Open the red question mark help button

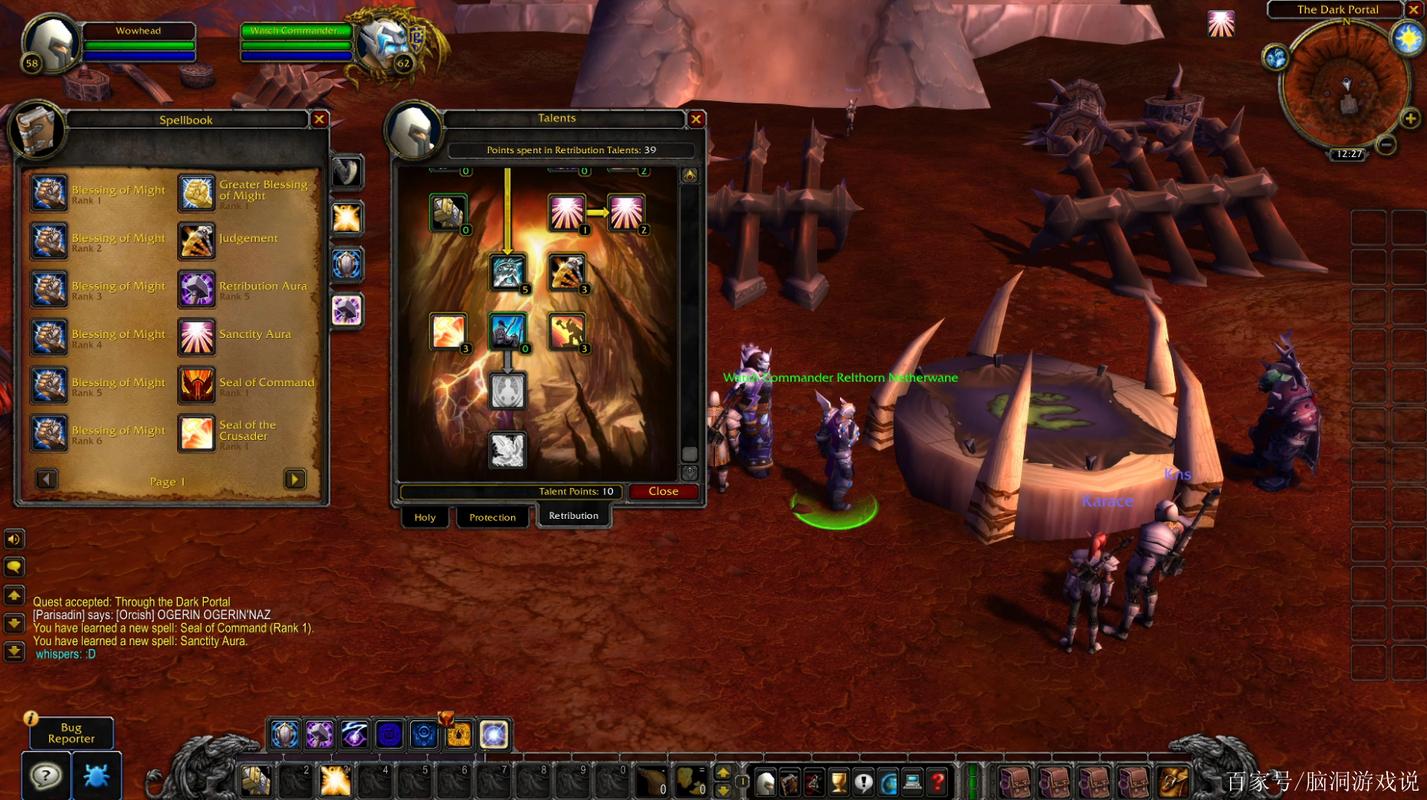coord(937,781)
